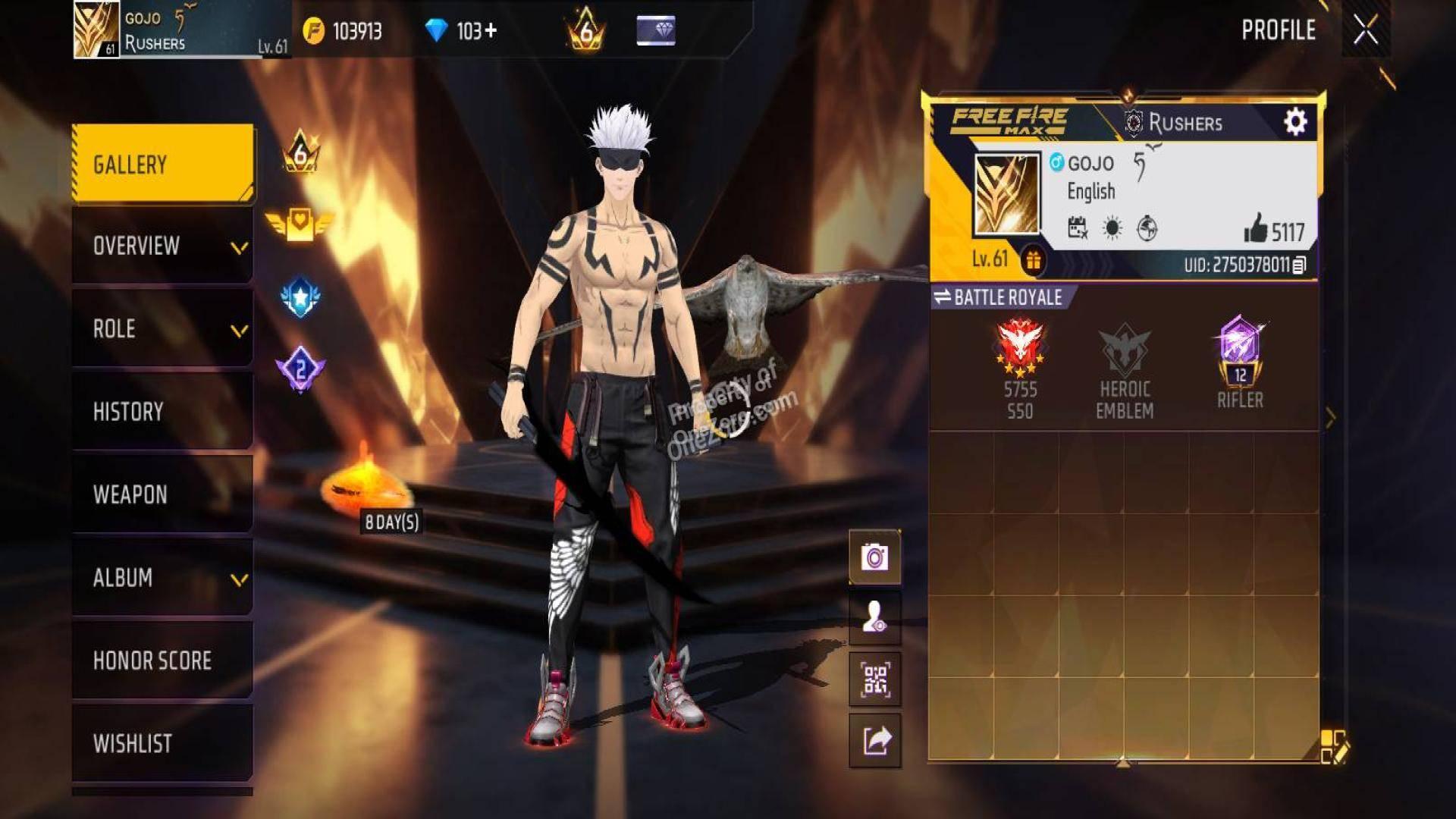
Task: Expand the Overview section
Action: click(162, 246)
